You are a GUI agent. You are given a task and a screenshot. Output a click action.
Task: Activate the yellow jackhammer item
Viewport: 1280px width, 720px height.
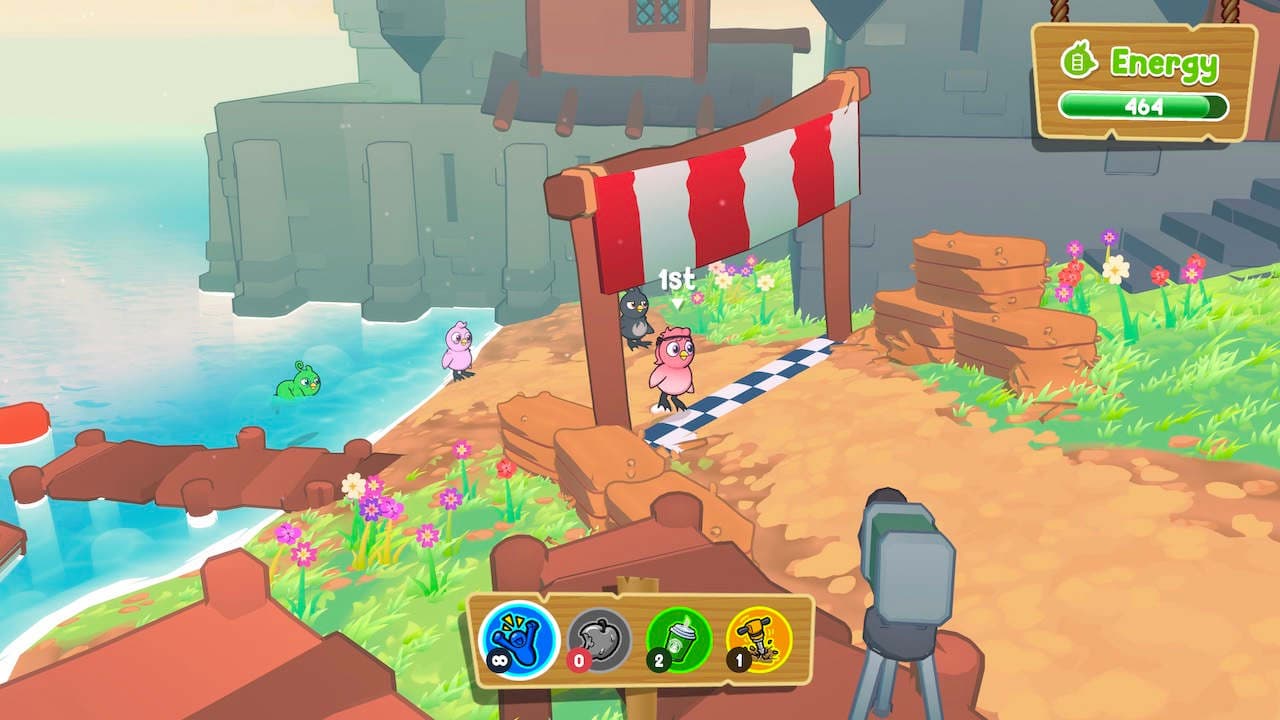pyautogui.click(x=756, y=638)
